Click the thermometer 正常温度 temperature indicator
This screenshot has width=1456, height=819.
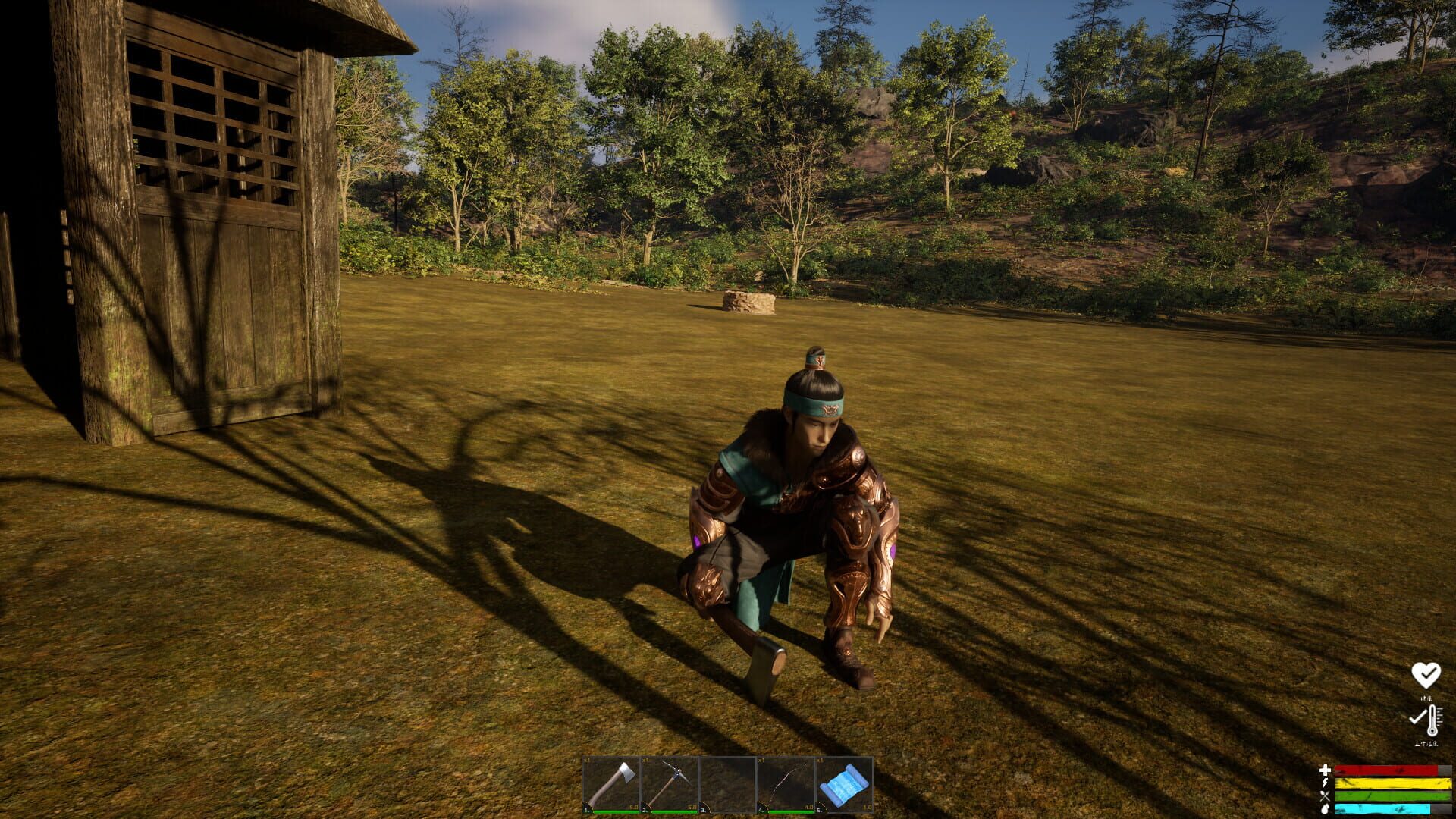click(x=1432, y=720)
